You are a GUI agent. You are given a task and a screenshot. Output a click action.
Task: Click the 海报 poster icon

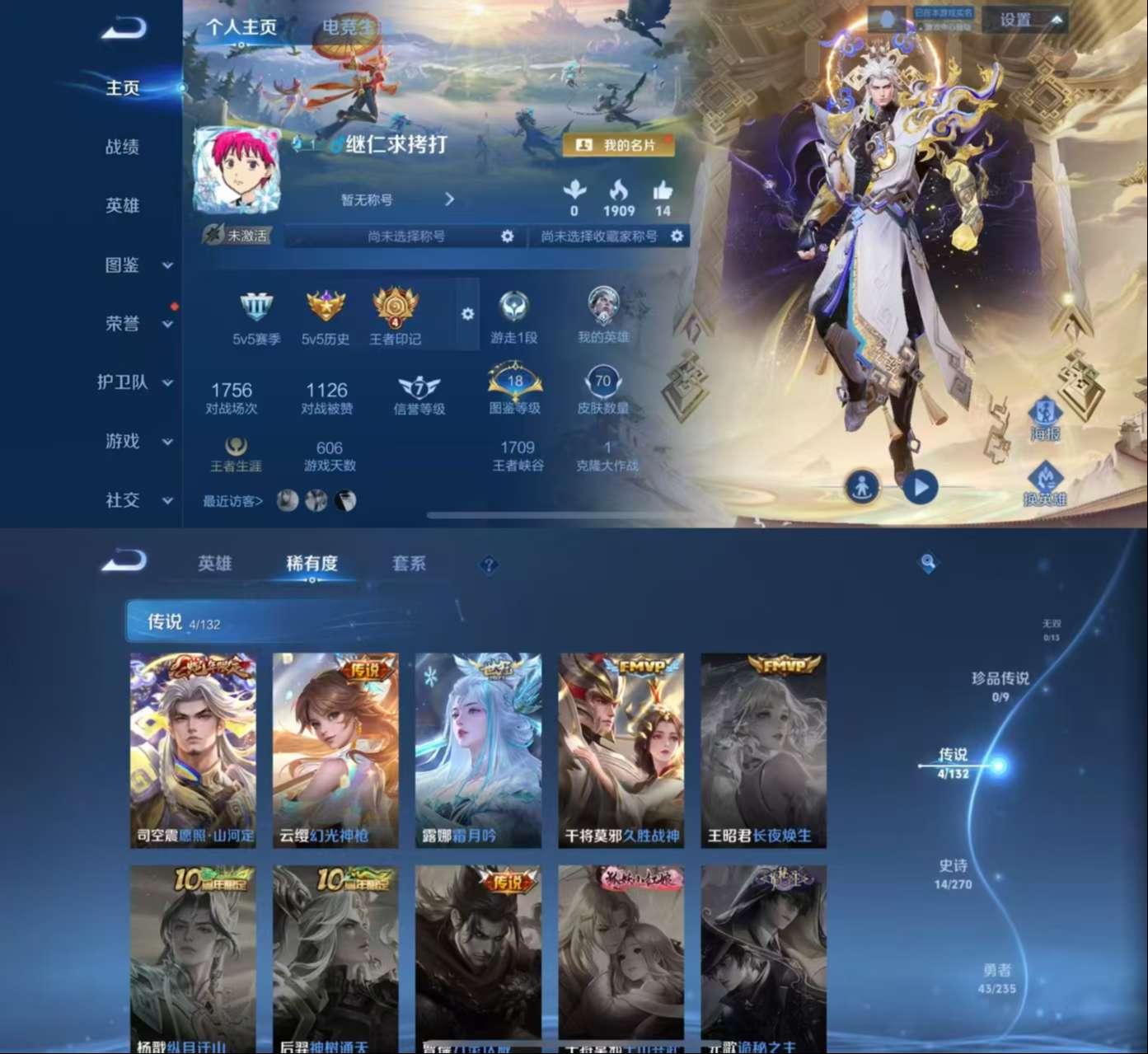point(1045,420)
